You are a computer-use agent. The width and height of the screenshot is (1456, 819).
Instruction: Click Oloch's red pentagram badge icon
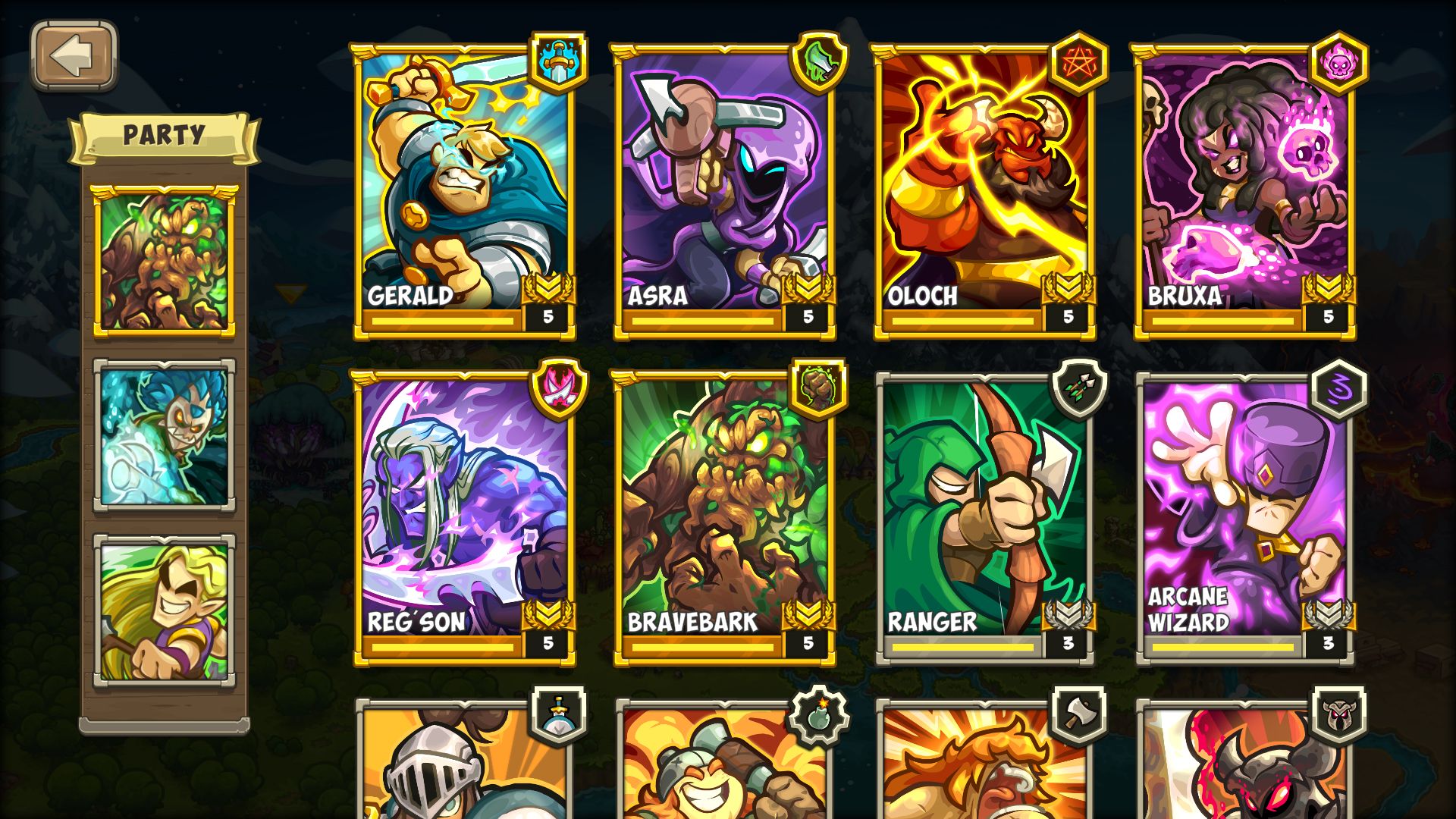pos(1081,64)
